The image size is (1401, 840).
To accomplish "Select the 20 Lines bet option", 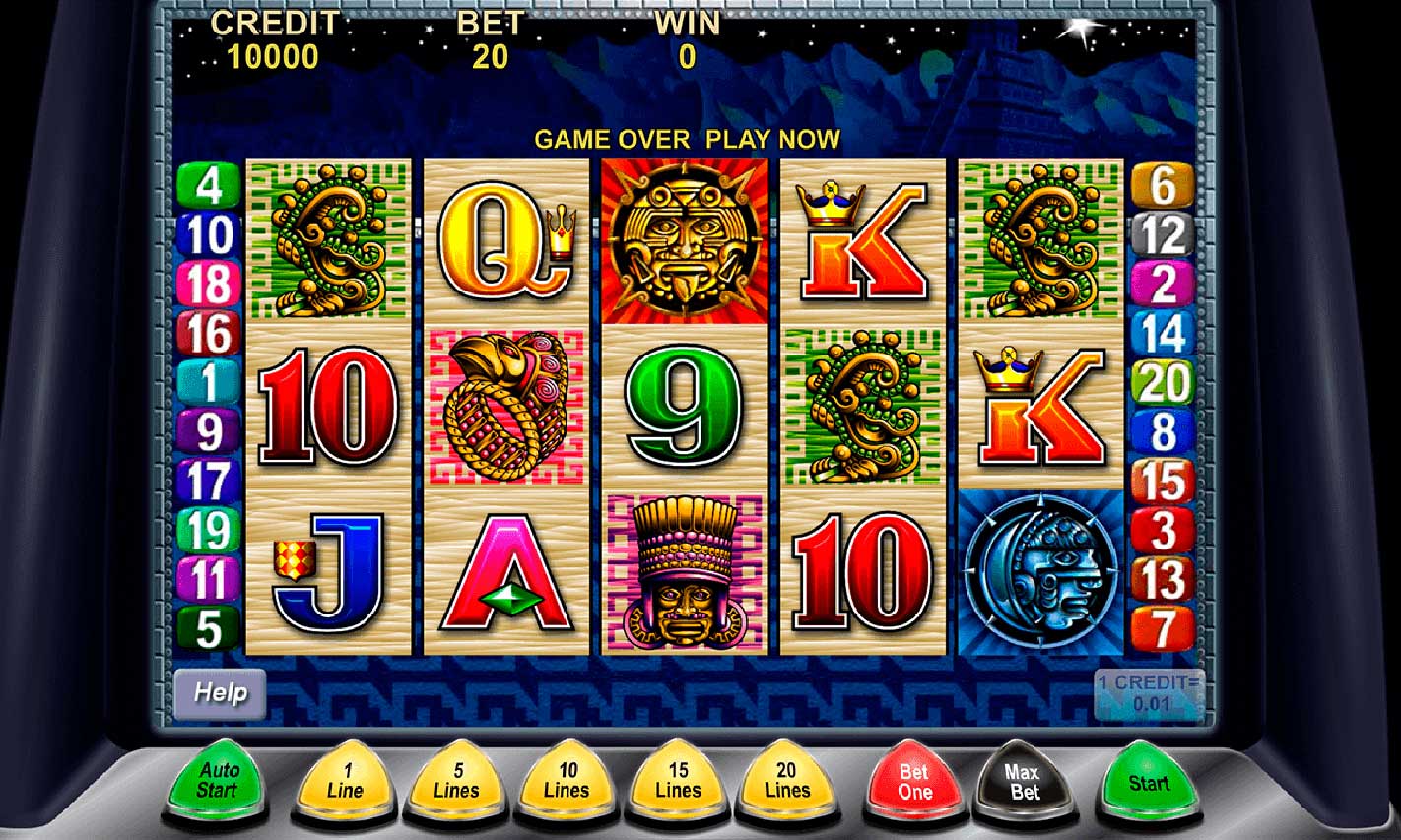I will pos(788,779).
